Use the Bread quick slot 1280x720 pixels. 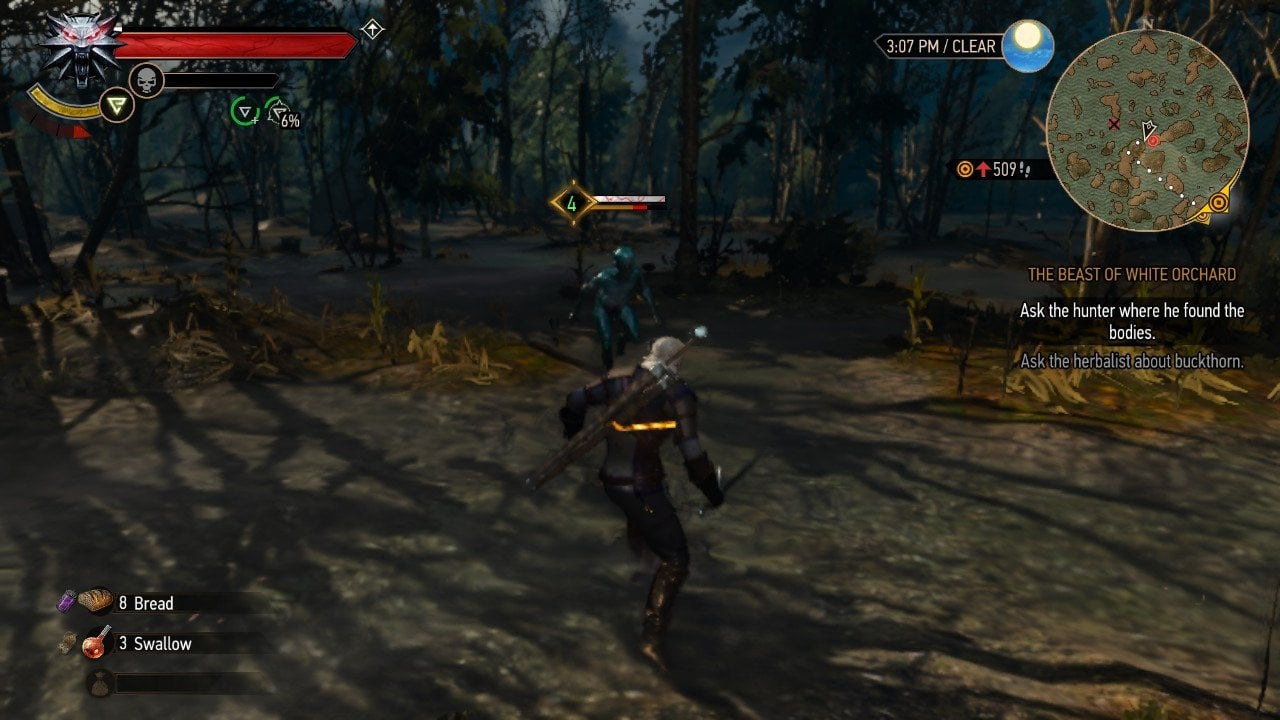point(97,602)
